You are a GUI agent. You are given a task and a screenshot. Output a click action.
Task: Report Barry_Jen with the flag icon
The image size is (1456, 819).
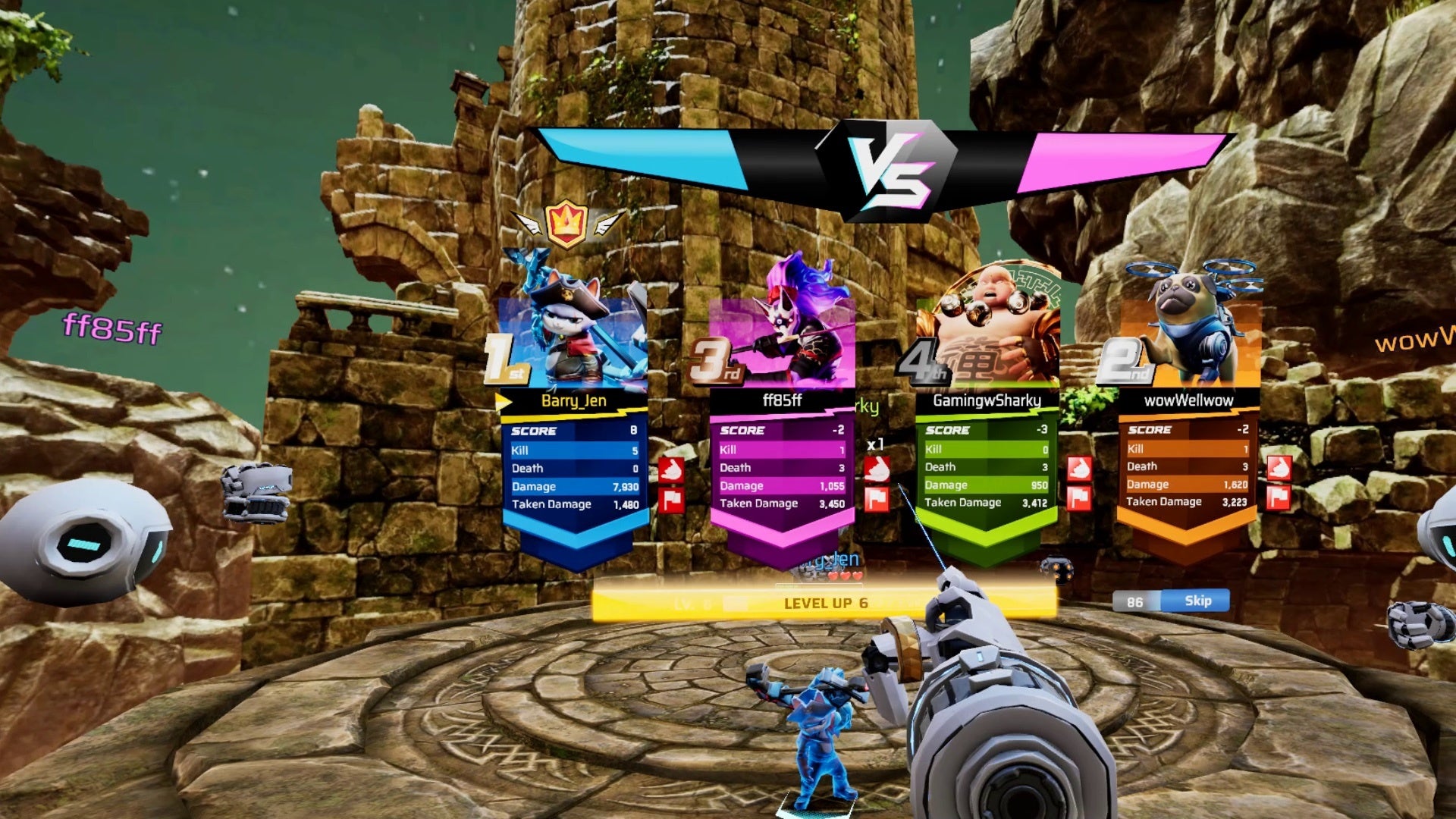pos(671,500)
